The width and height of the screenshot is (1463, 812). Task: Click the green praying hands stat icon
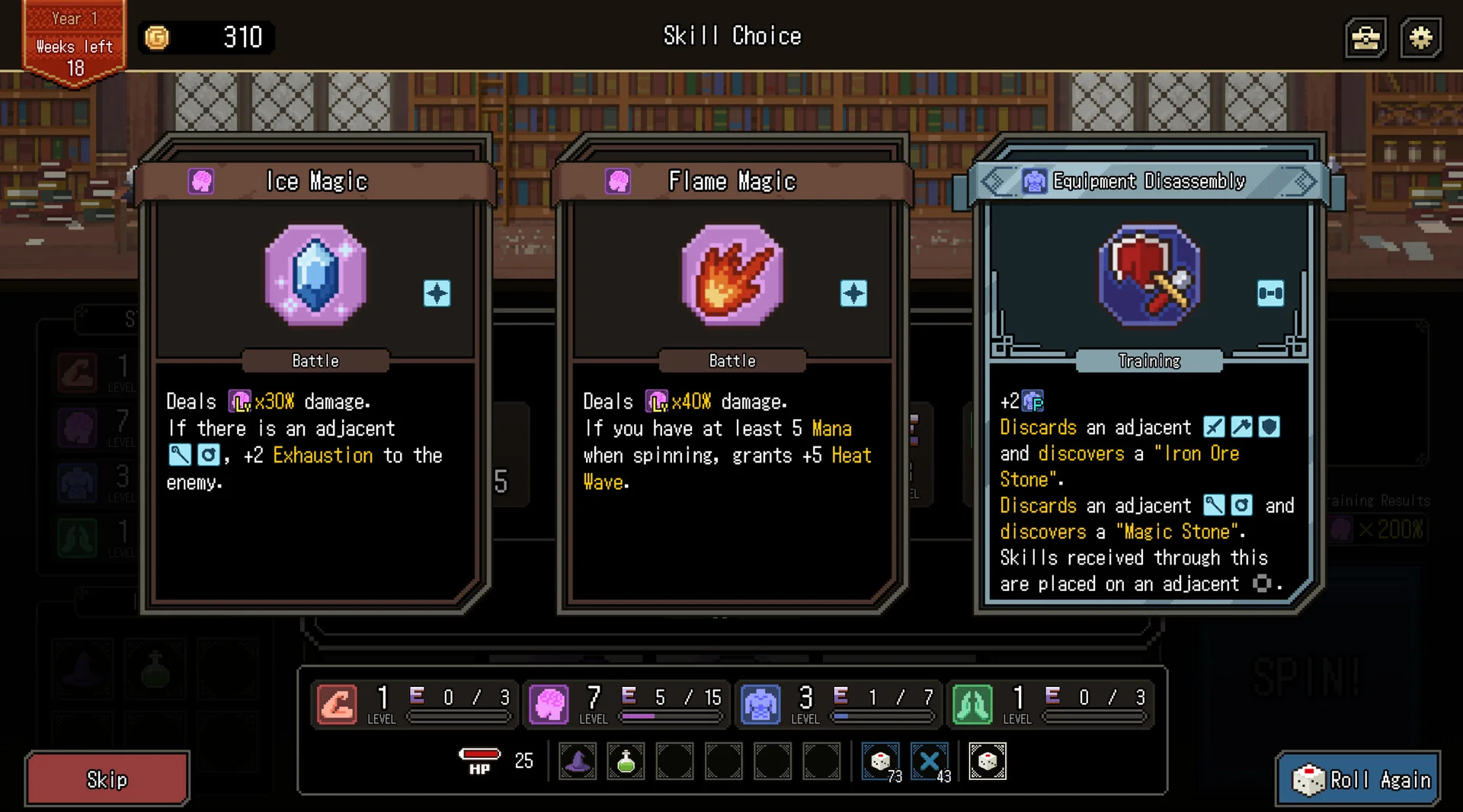pyautogui.click(x=972, y=703)
